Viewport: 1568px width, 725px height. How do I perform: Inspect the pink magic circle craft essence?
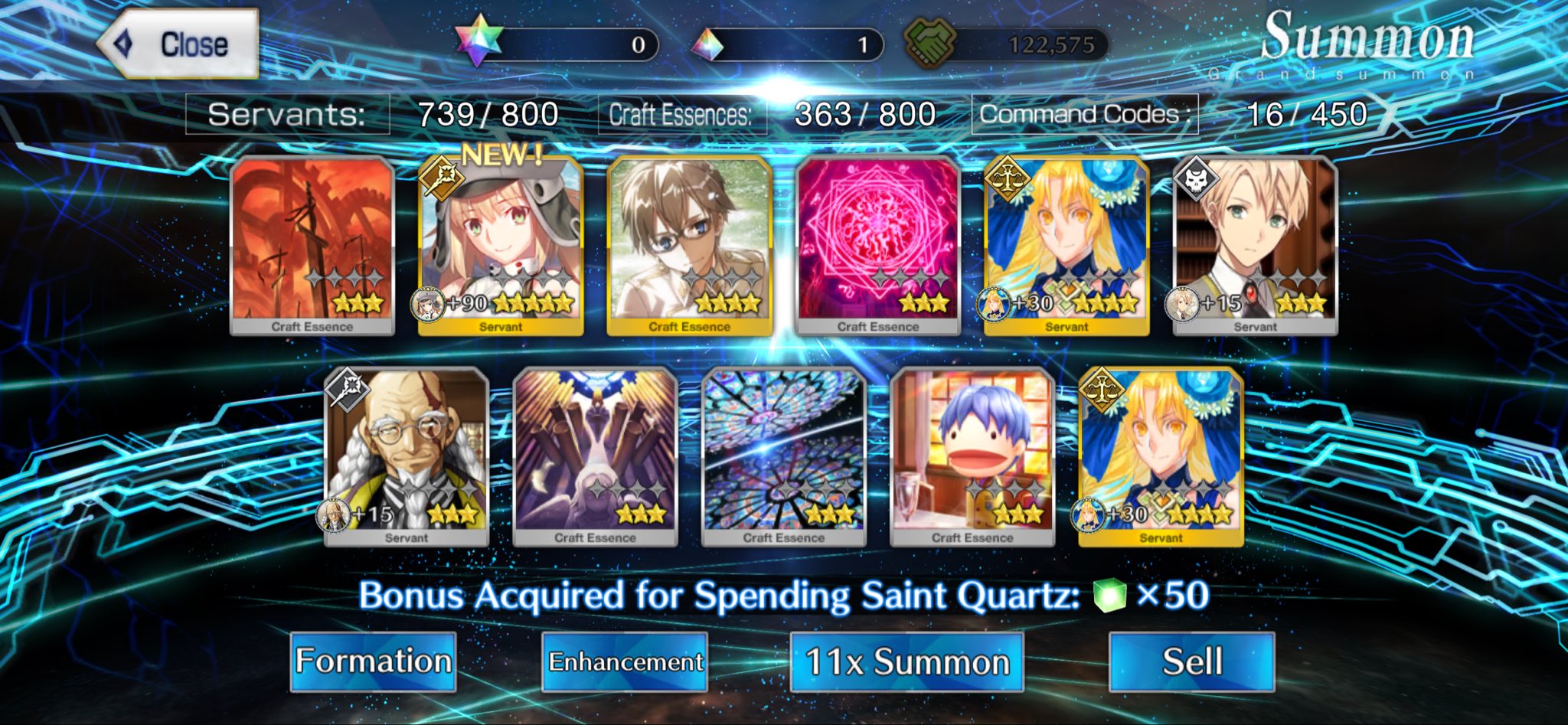(877, 245)
